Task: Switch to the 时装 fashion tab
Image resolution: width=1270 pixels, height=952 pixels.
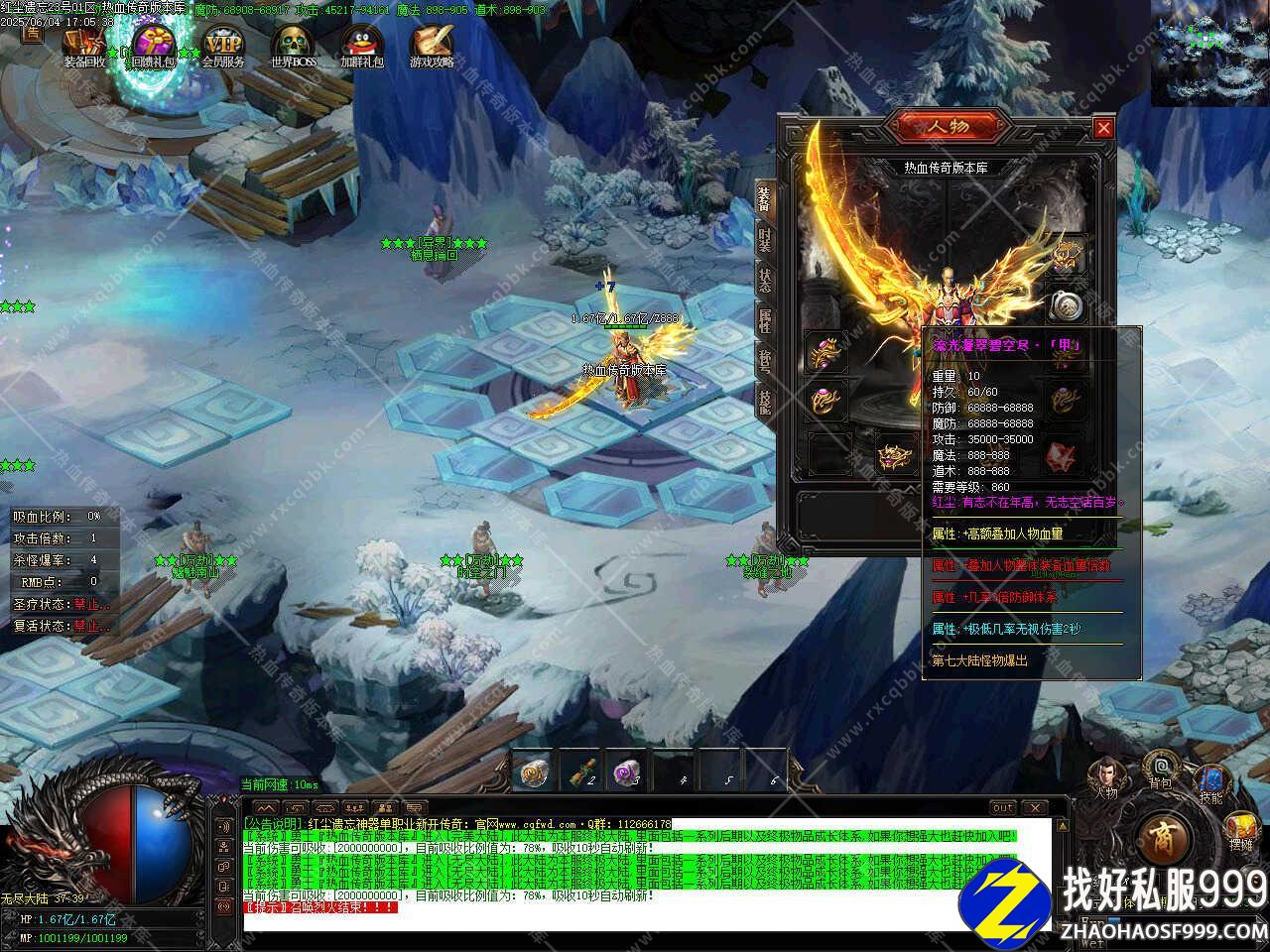Action: [x=764, y=241]
